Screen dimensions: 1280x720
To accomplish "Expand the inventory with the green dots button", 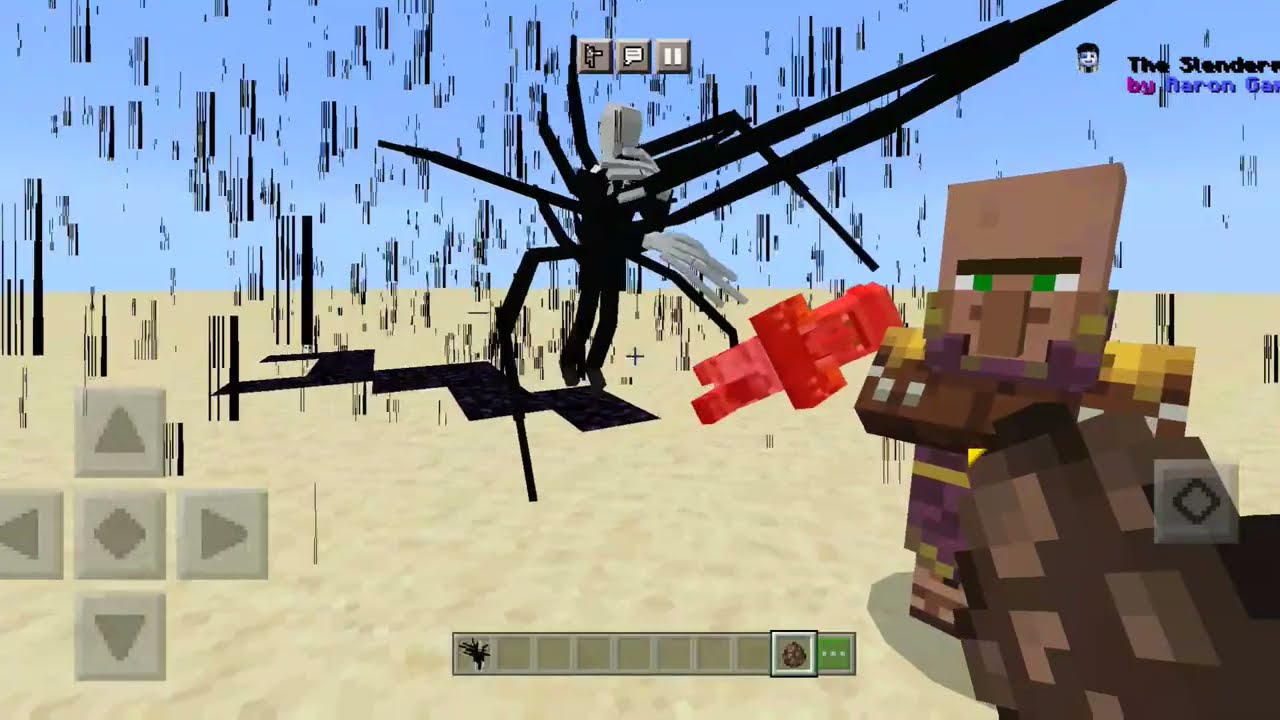I will (x=836, y=653).
